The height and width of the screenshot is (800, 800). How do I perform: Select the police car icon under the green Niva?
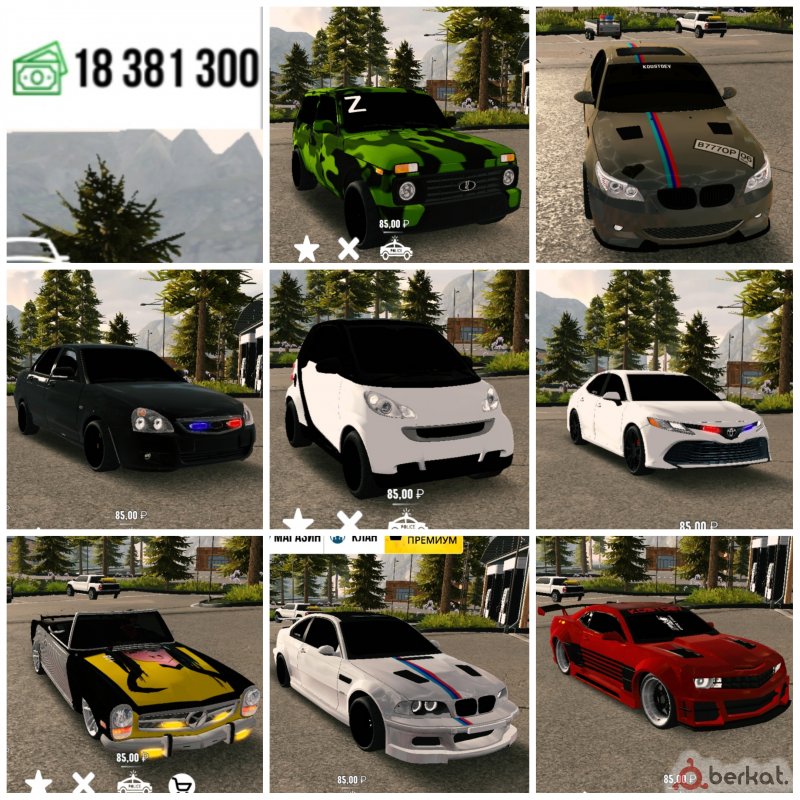tap(395, 249)
